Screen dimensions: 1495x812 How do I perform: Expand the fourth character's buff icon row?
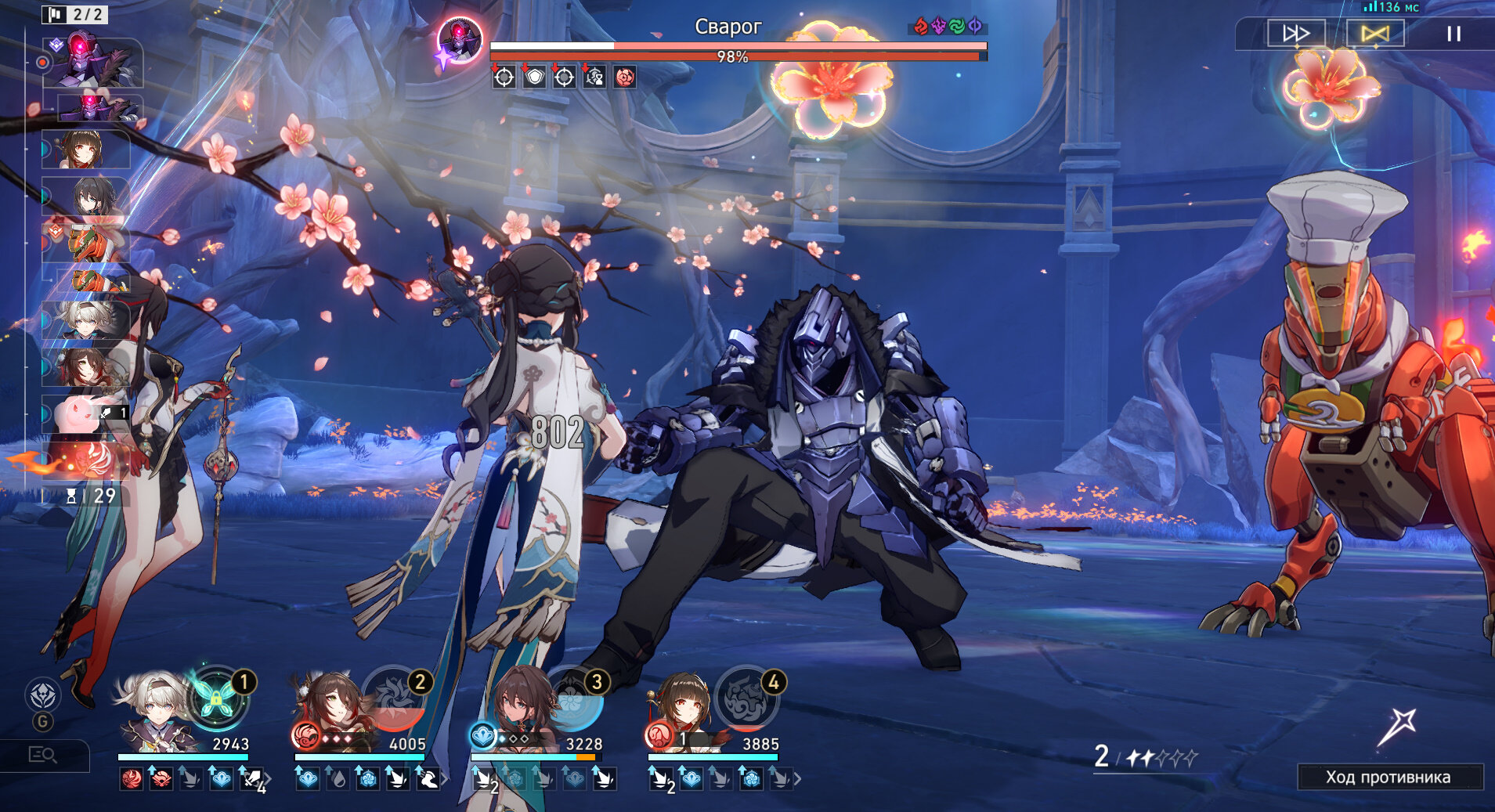pyautogui.click(x=798, y=779)
